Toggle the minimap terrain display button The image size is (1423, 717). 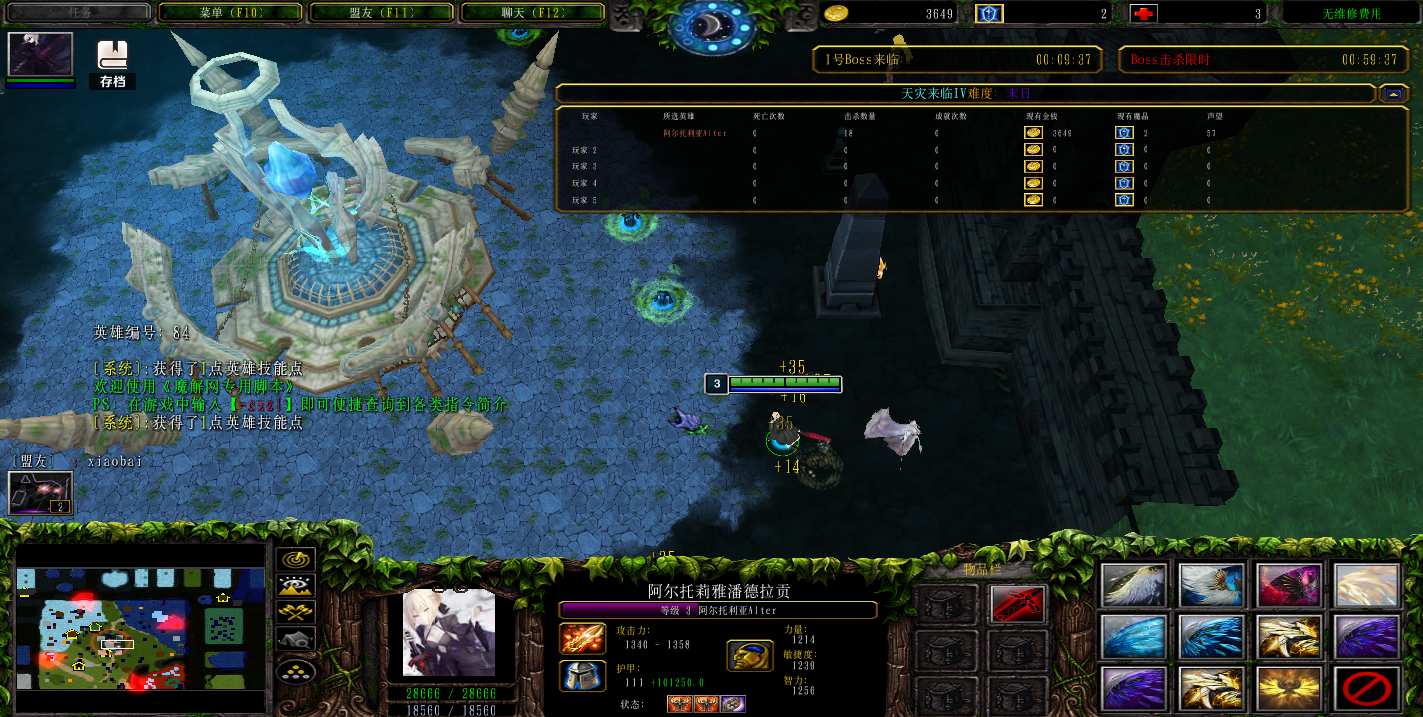pyautogui.click(x=296, y=587)
